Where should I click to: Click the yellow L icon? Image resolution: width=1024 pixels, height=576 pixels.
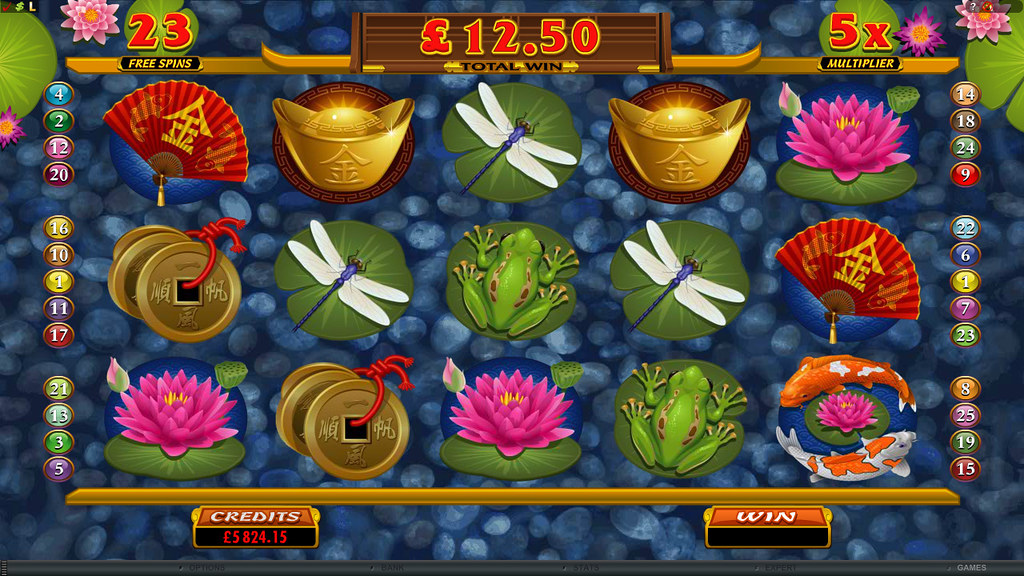pyautogui.click(x=31, y=7)
